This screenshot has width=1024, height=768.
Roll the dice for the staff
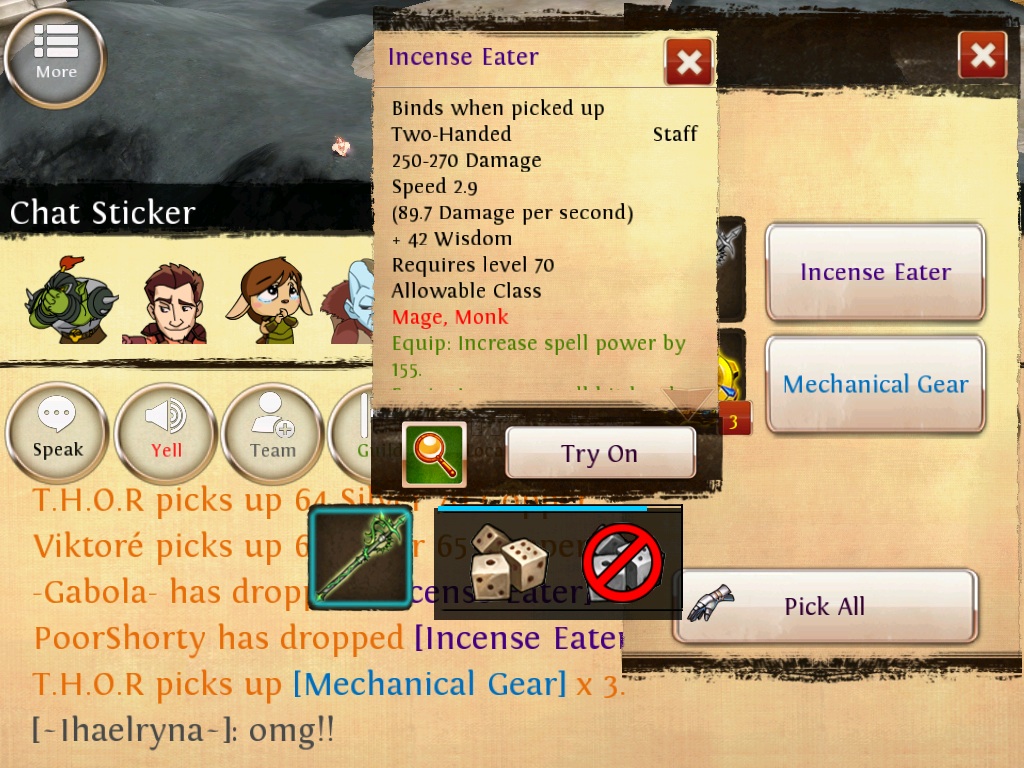point(509,561)
